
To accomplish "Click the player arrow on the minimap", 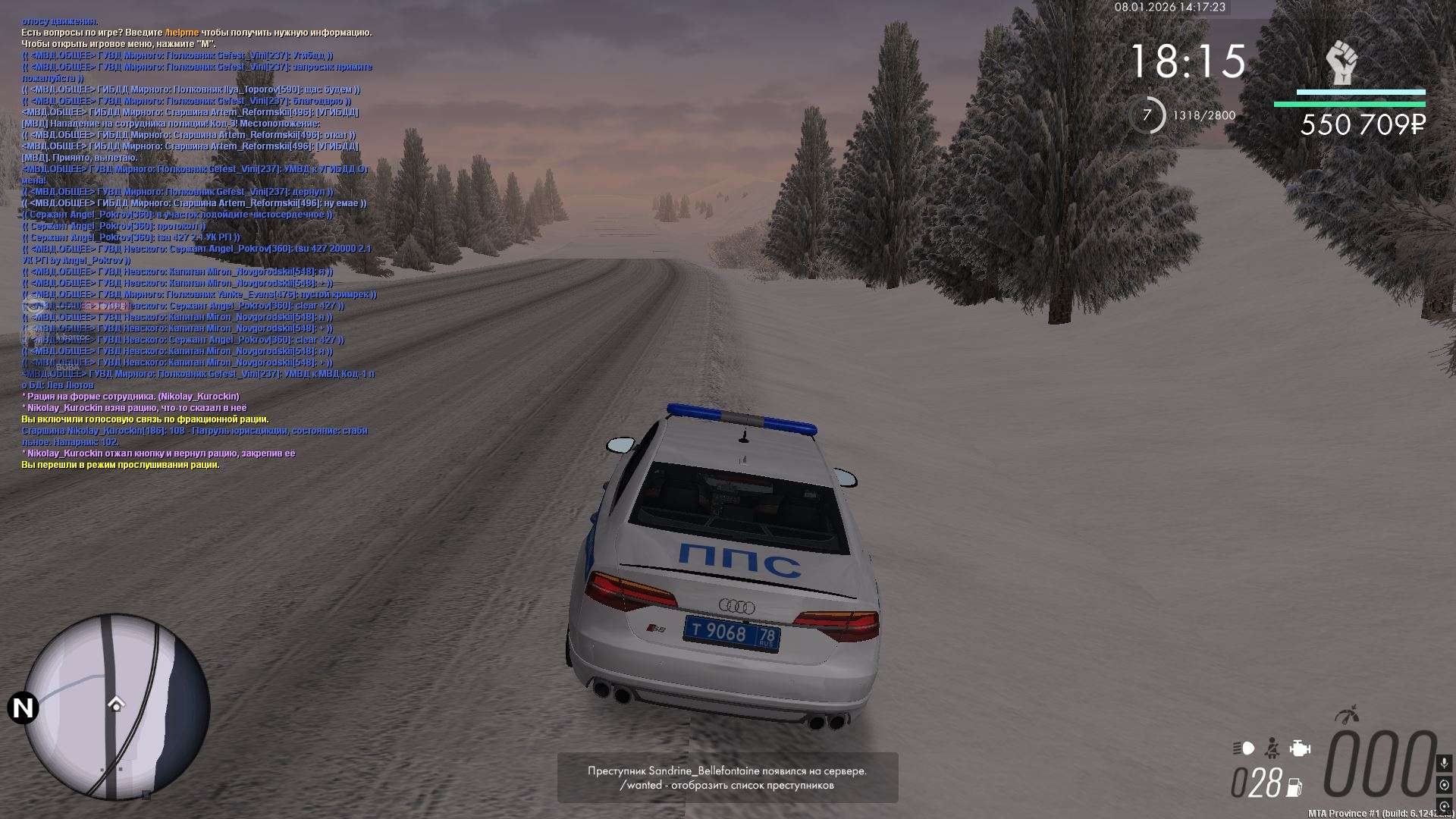I will coord(116,704).
